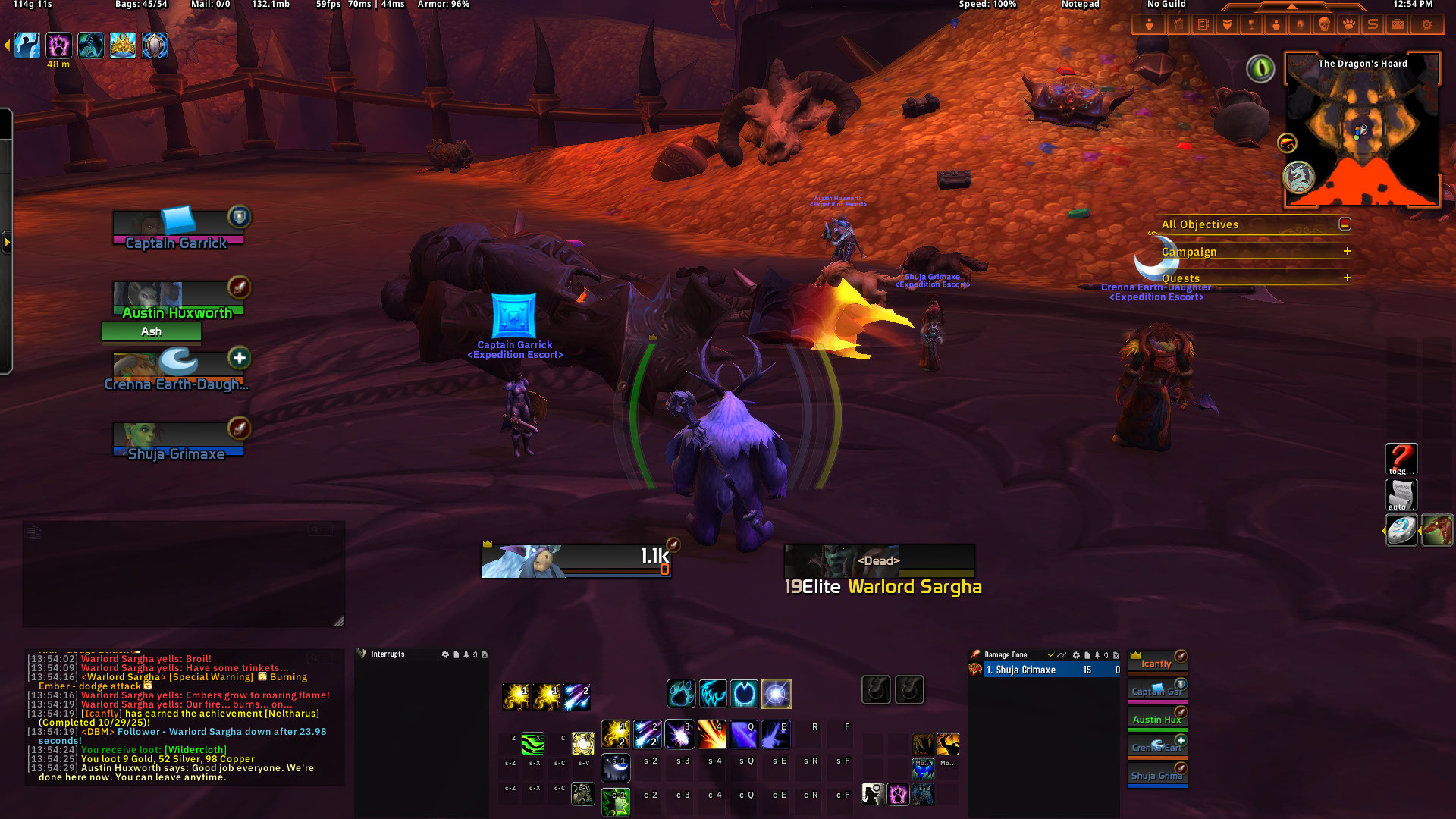Collapse the All Objectives tracker
The height and width of the screenshot is (819, 1456).
pos(1345,224)
